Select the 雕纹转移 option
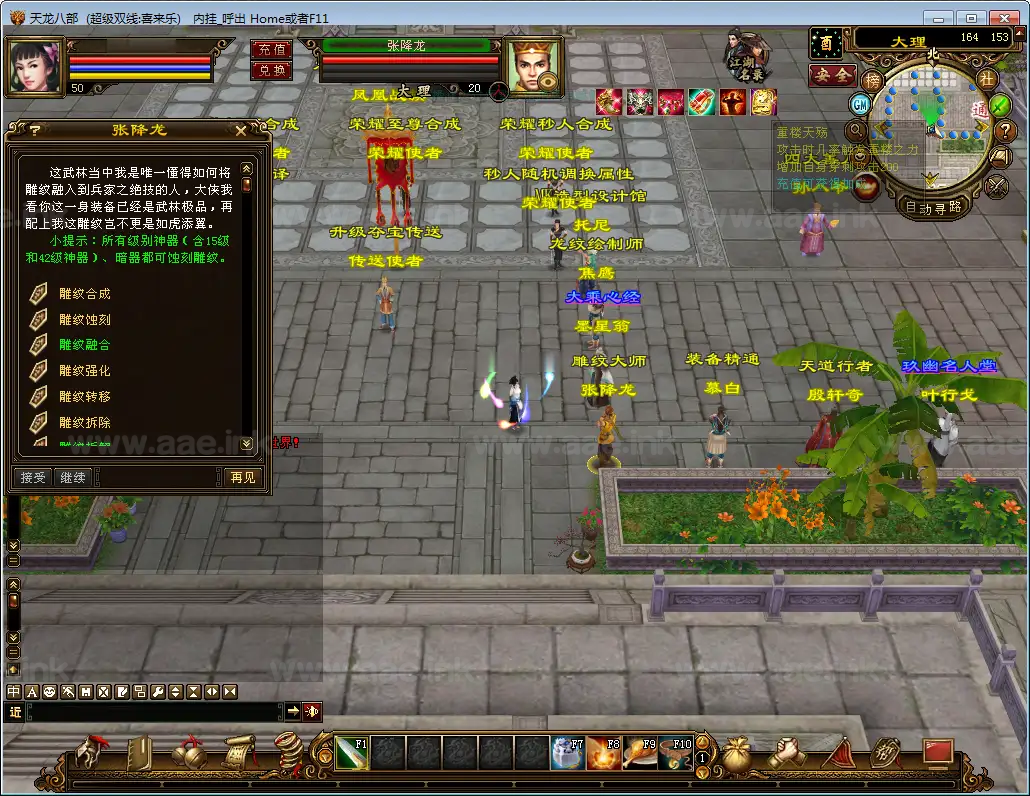The image size is (1030, 796). point(84,396)
